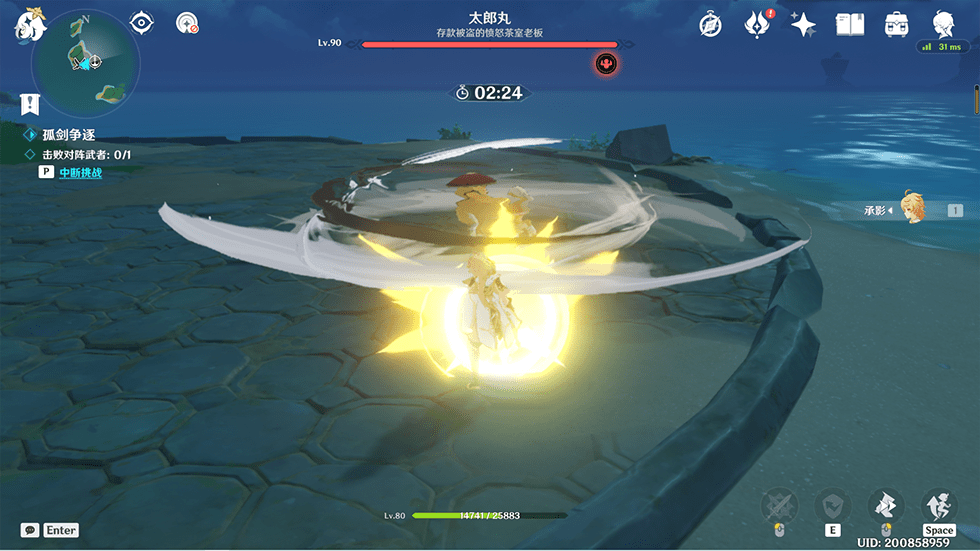This screenshot has width=980, height=551.
Task: Click the 中断挑战 link to abort the challenge
Action: pyautogui.click(x=80, y=172)
